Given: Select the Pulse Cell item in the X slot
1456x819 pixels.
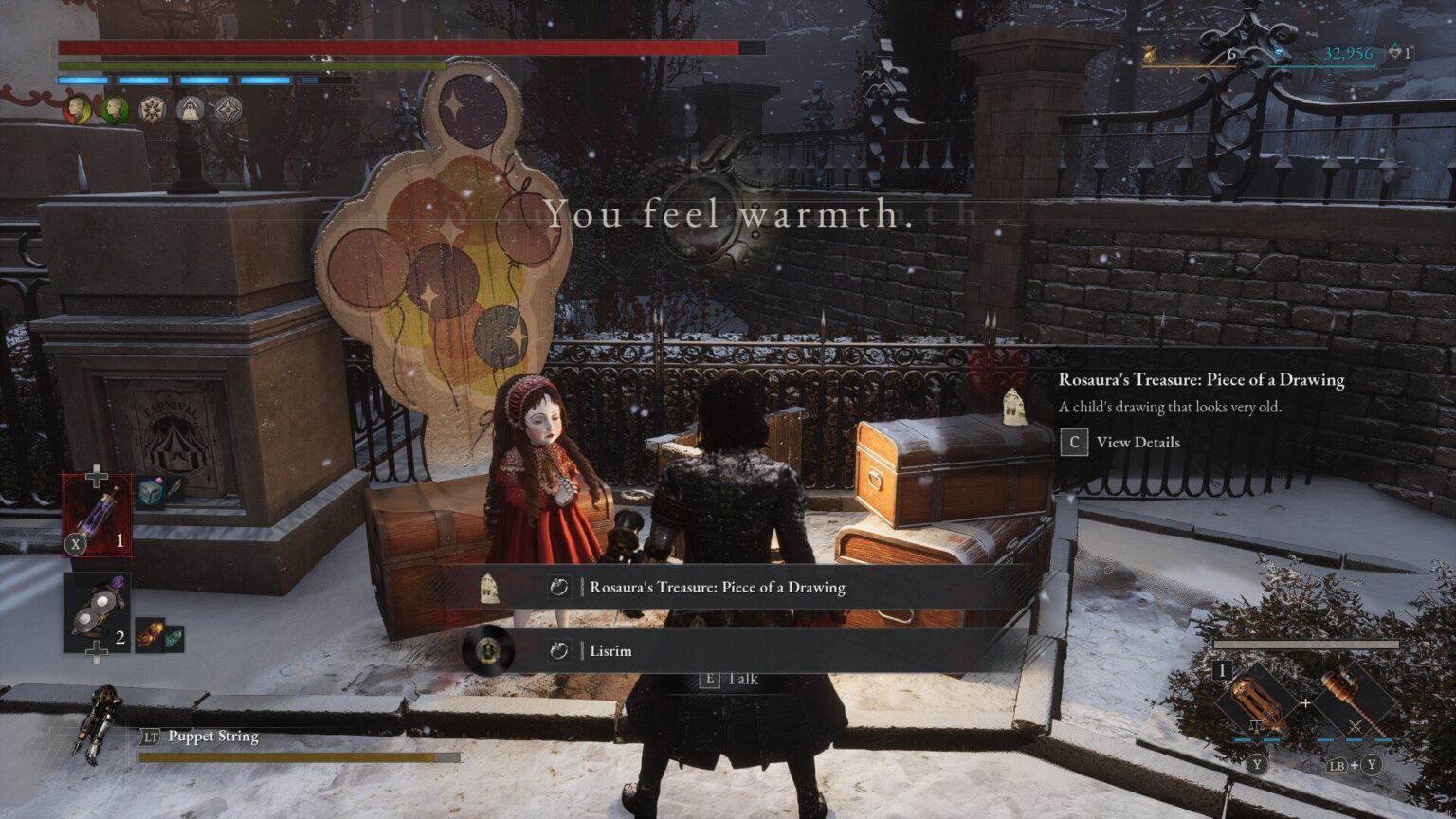Looking at the screenshot, I should tap(100, 517).
